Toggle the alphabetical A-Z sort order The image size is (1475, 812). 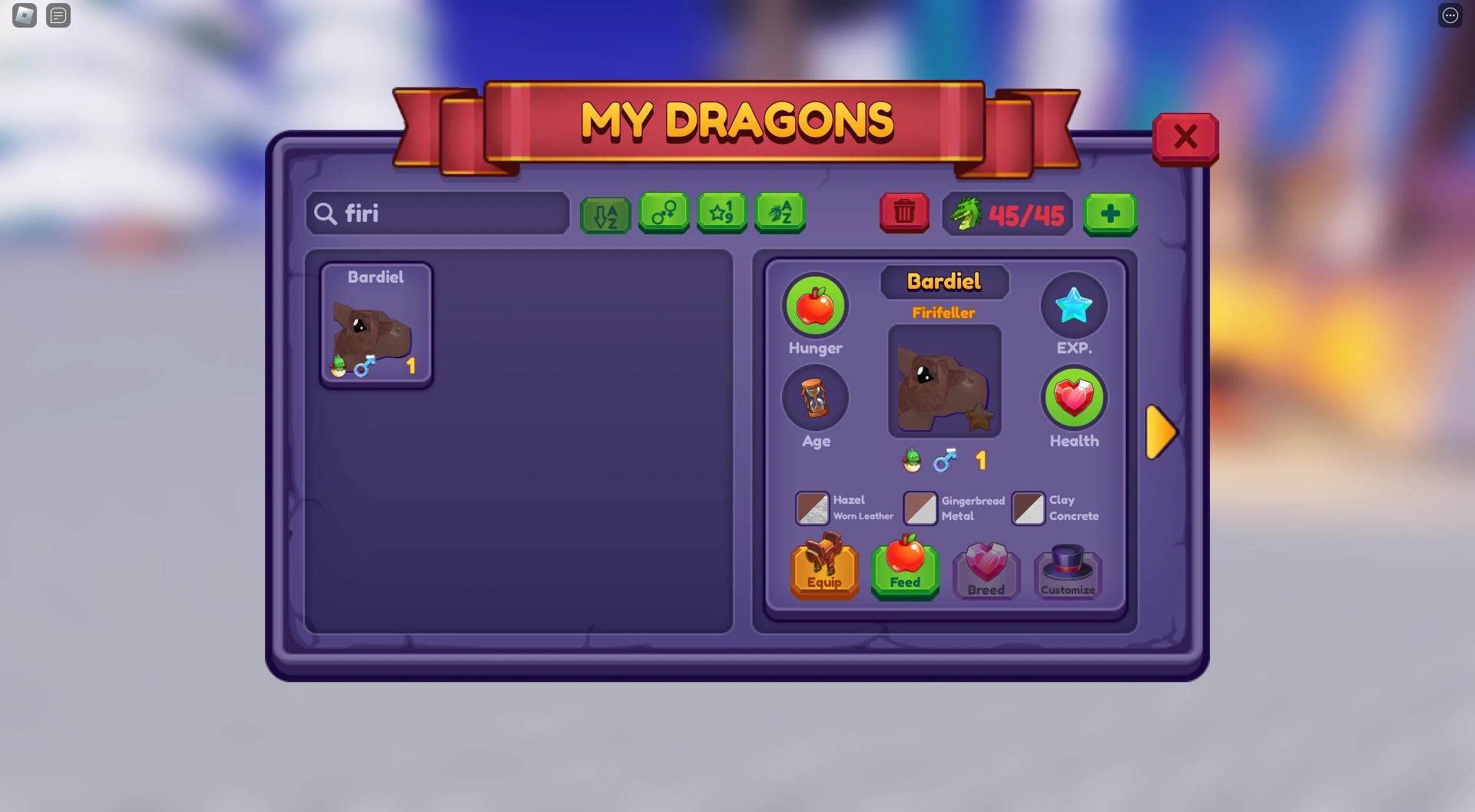(x=605, y=213)
